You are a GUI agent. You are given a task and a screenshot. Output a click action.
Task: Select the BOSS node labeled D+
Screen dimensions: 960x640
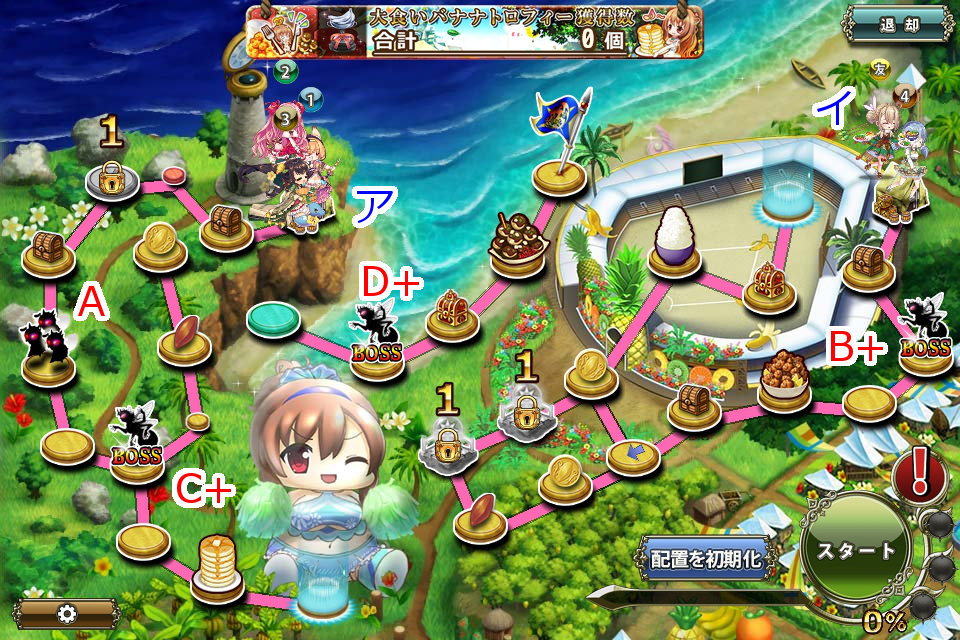point(376,342)
